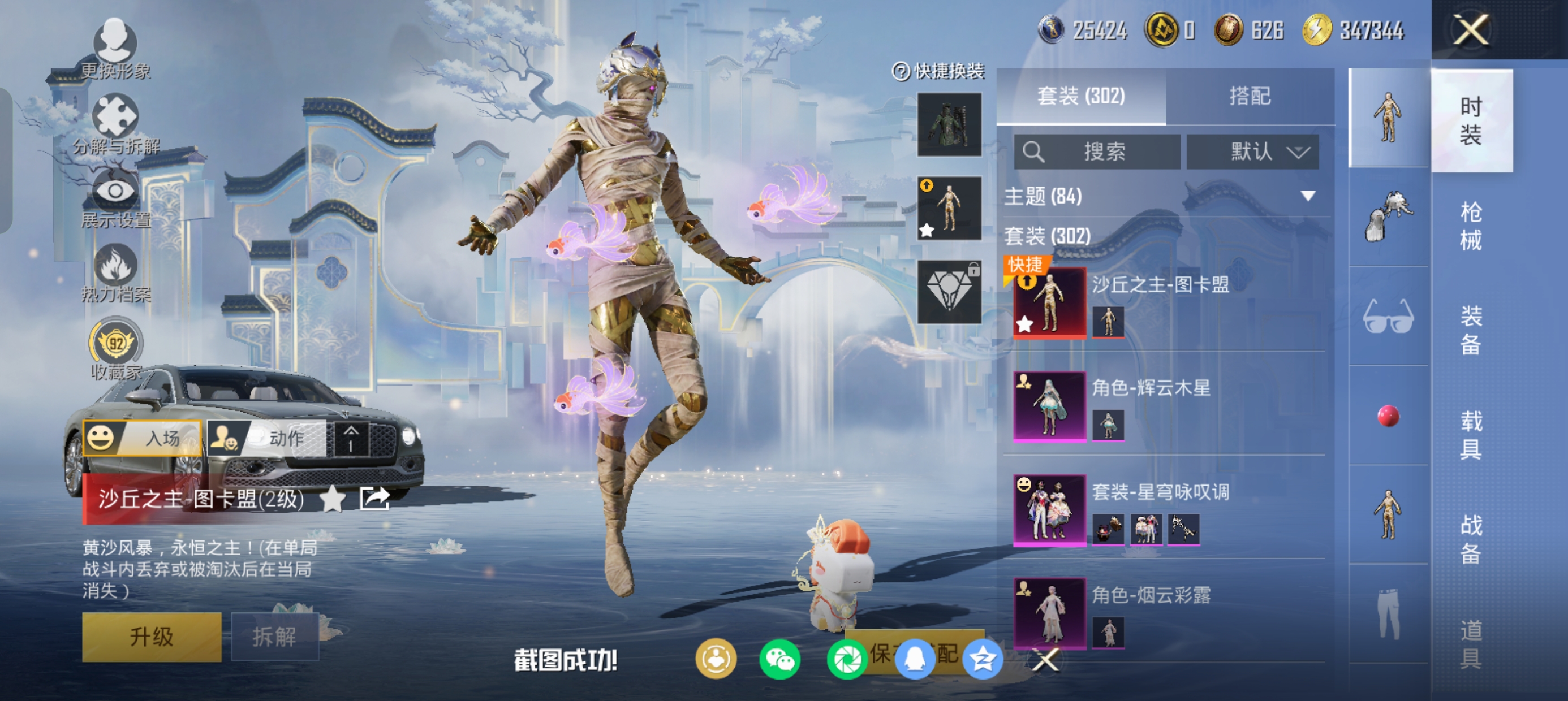Viewport: 1568px width, 701px height.
Task: Open the 收藏家 collector badge
Action: coord(115,348)
